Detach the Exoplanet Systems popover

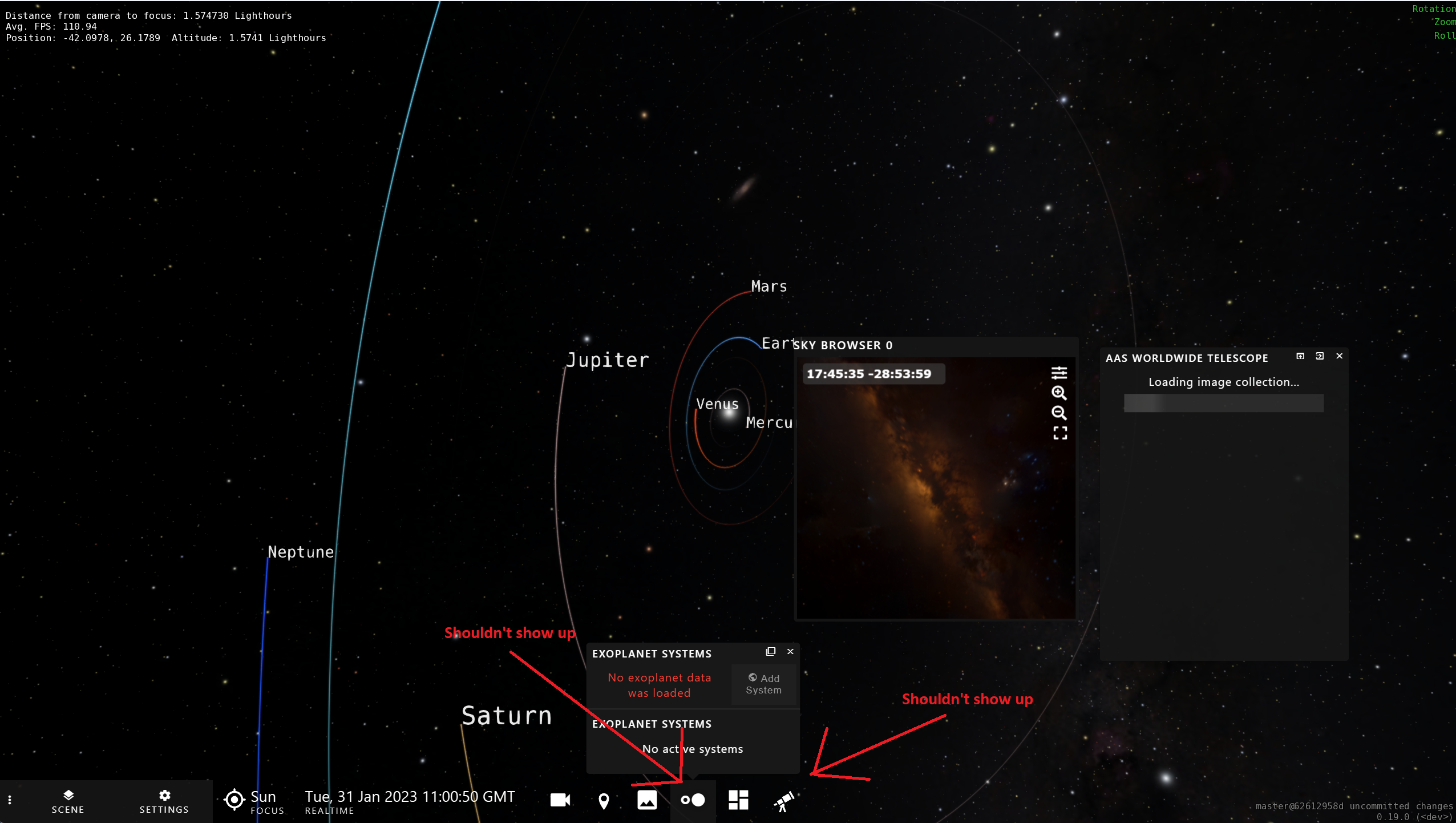[770, 651]
